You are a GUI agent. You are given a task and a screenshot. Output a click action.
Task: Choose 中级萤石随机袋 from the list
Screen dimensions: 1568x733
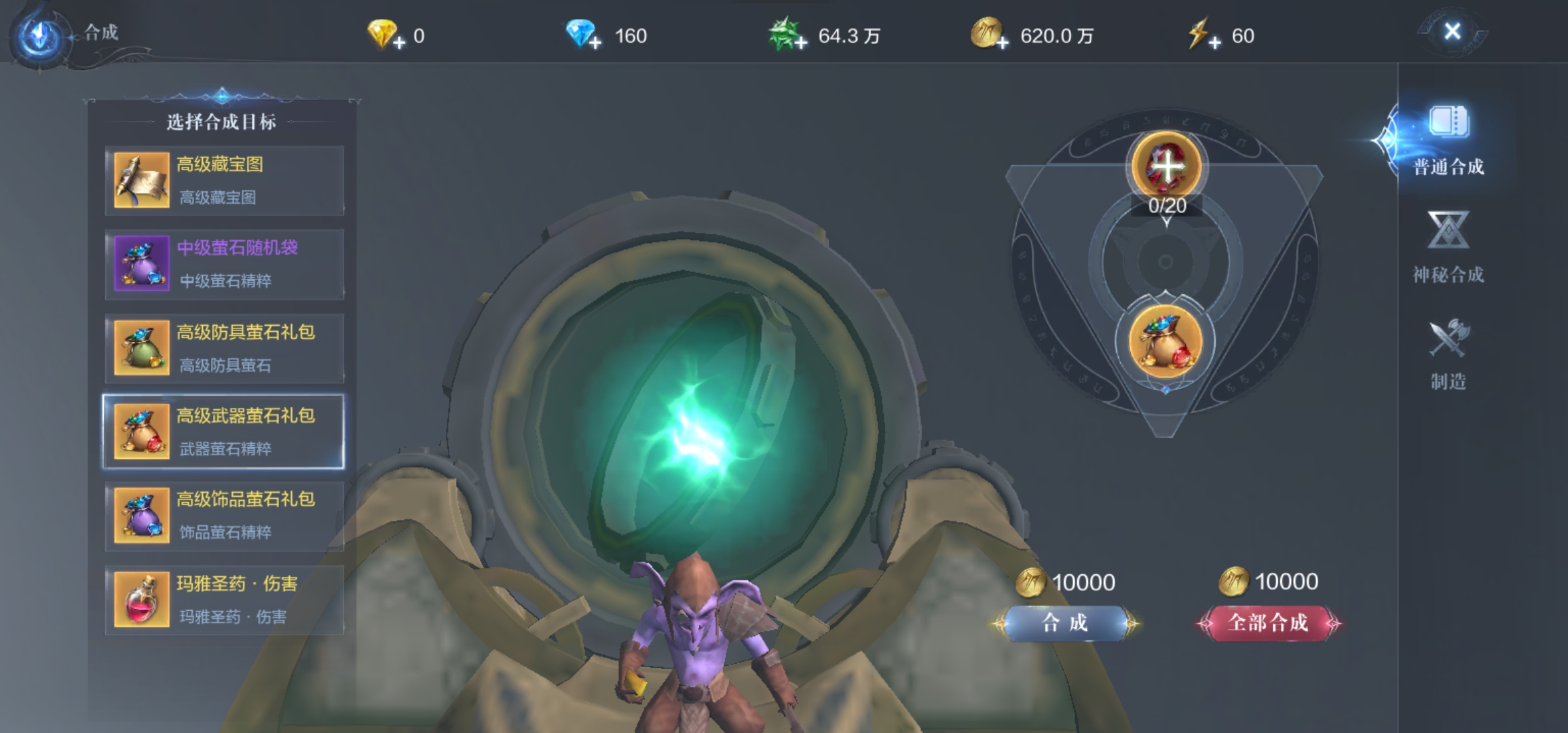(224, 264)
